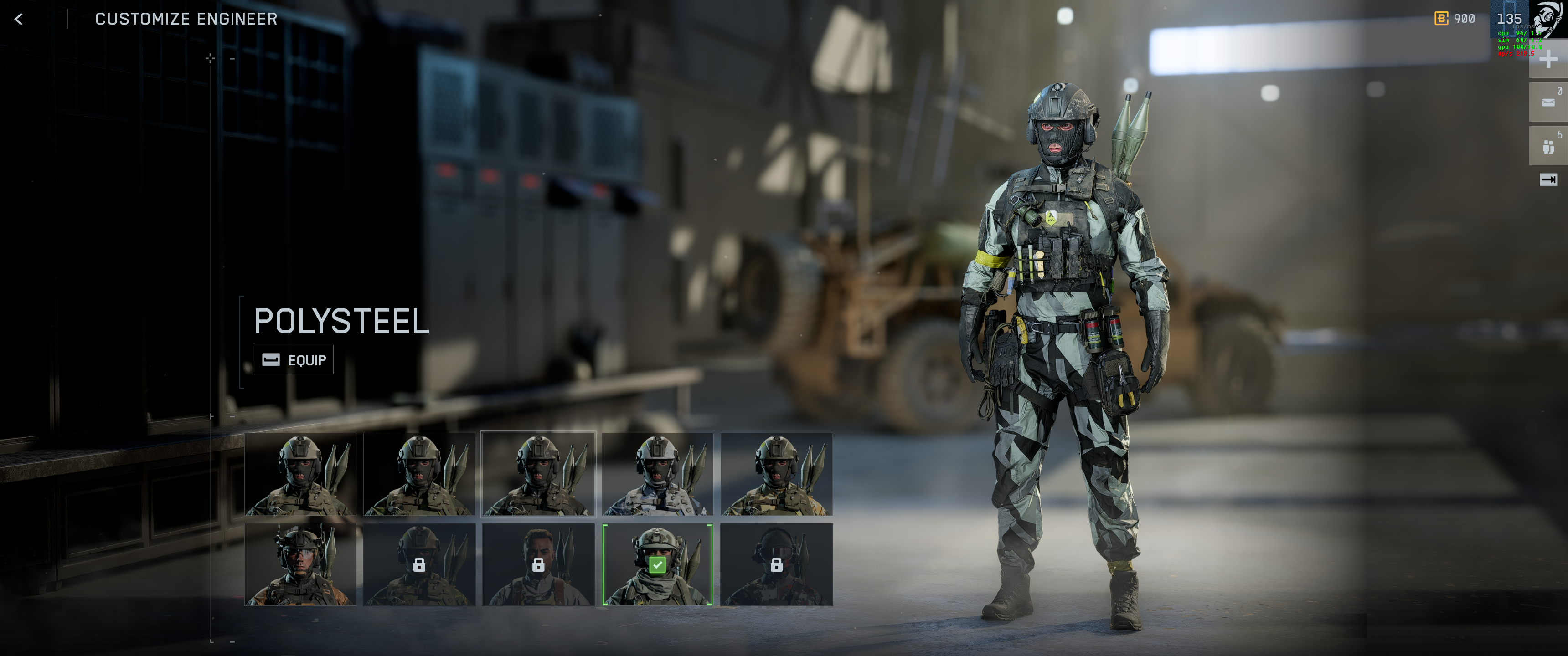The image size is (1568, 656).
Task: Pick the tan-orange camo balaclava skin
Action: point(776,474)
